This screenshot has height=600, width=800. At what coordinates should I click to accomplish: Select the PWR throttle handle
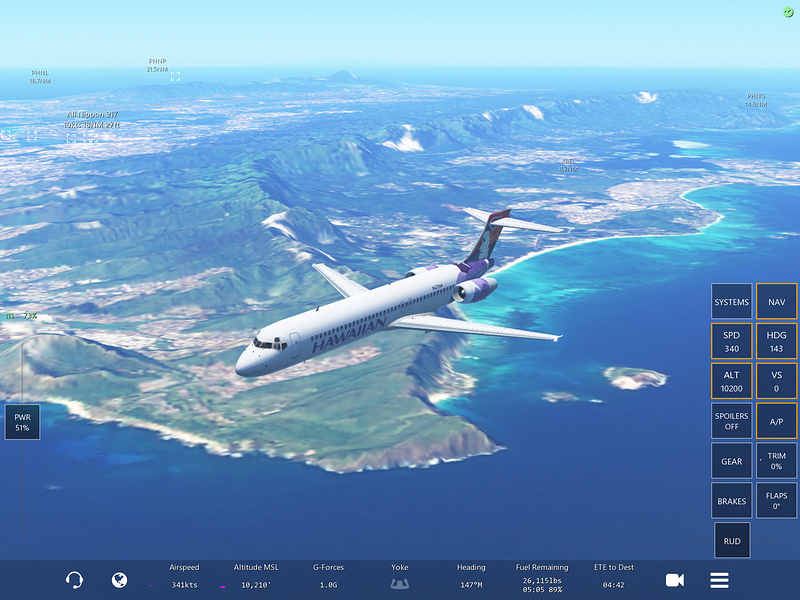(x=22, y=423)
